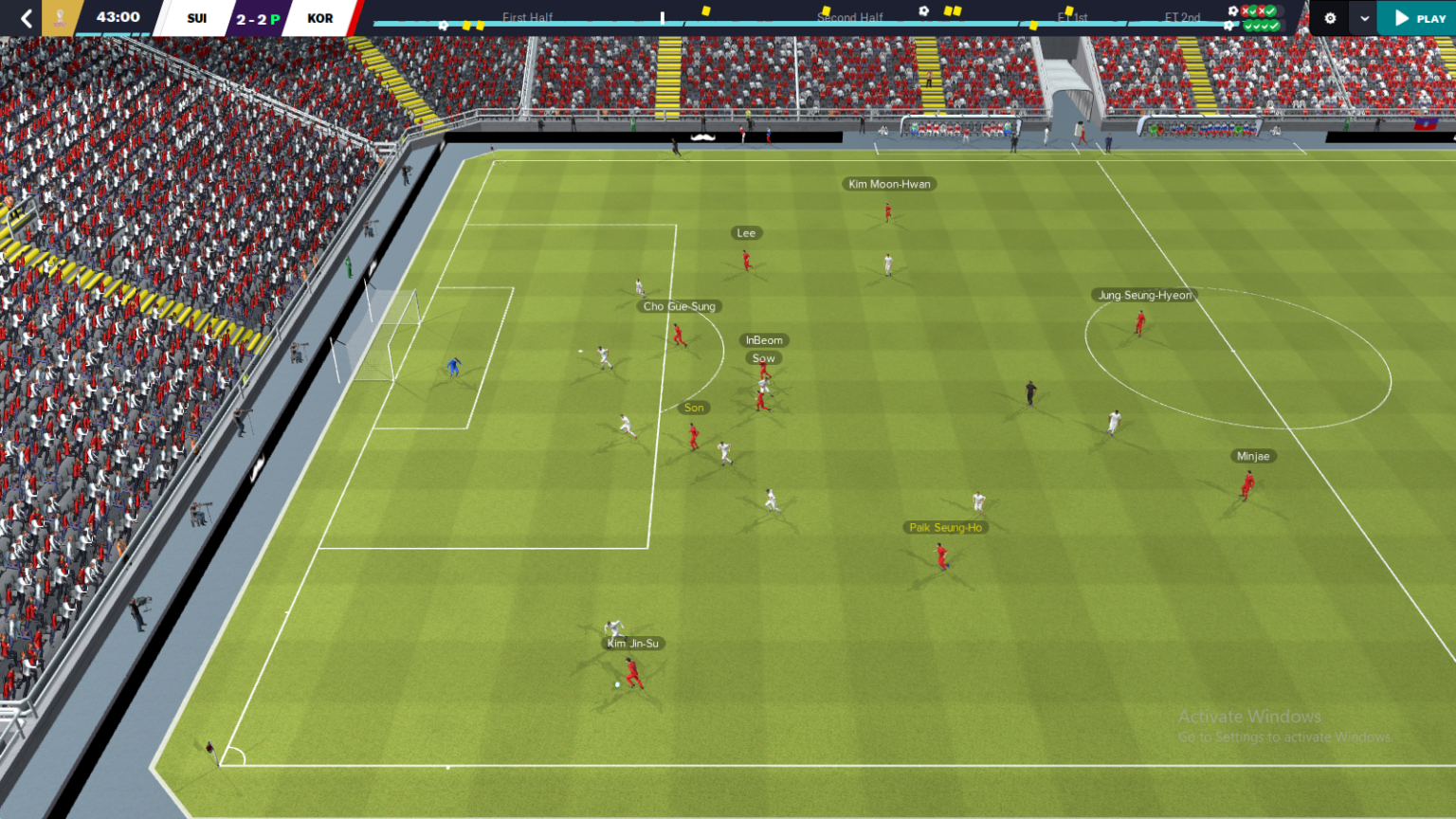Click a red X penalty shootout marker
1456x819 pixels.
[1245, 10]
